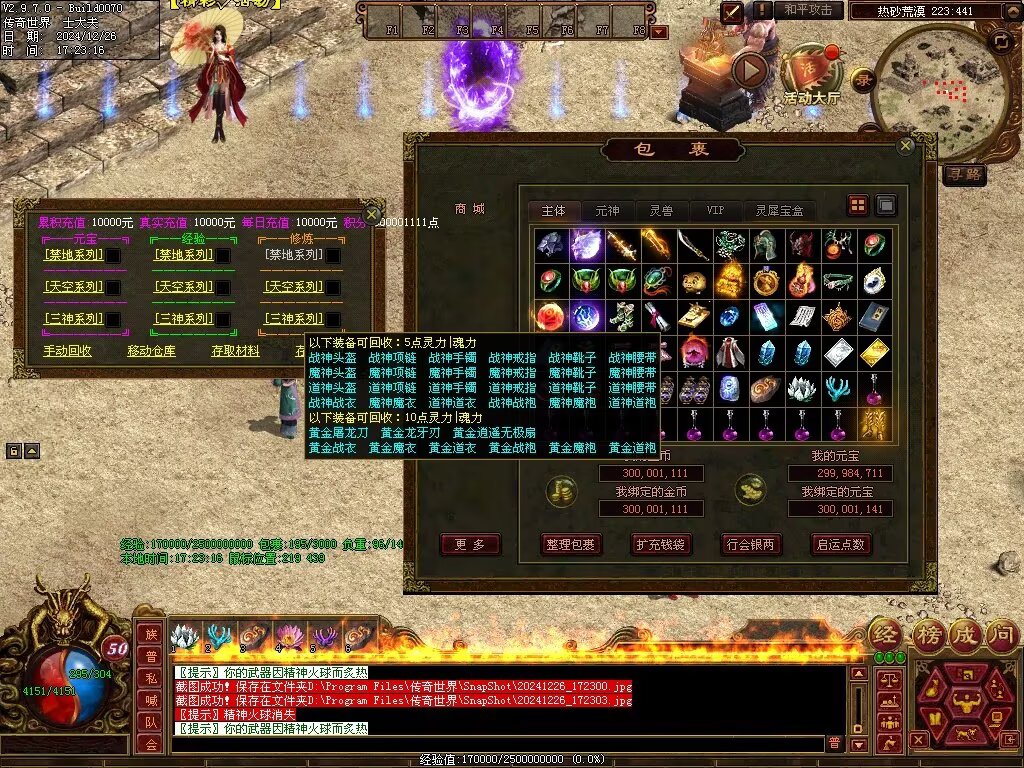Tick the 天空系列 checkbox under 经验
The height and width of the screenshot is (768, 1024).
[x=223, y=288]
